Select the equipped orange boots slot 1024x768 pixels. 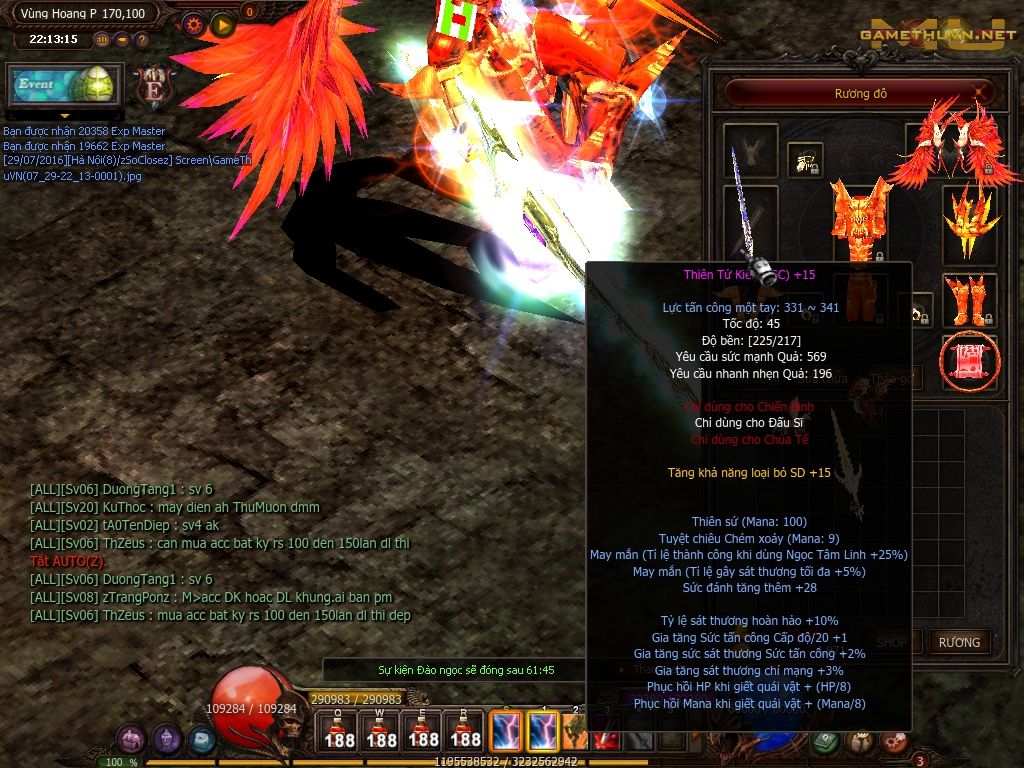969,299
